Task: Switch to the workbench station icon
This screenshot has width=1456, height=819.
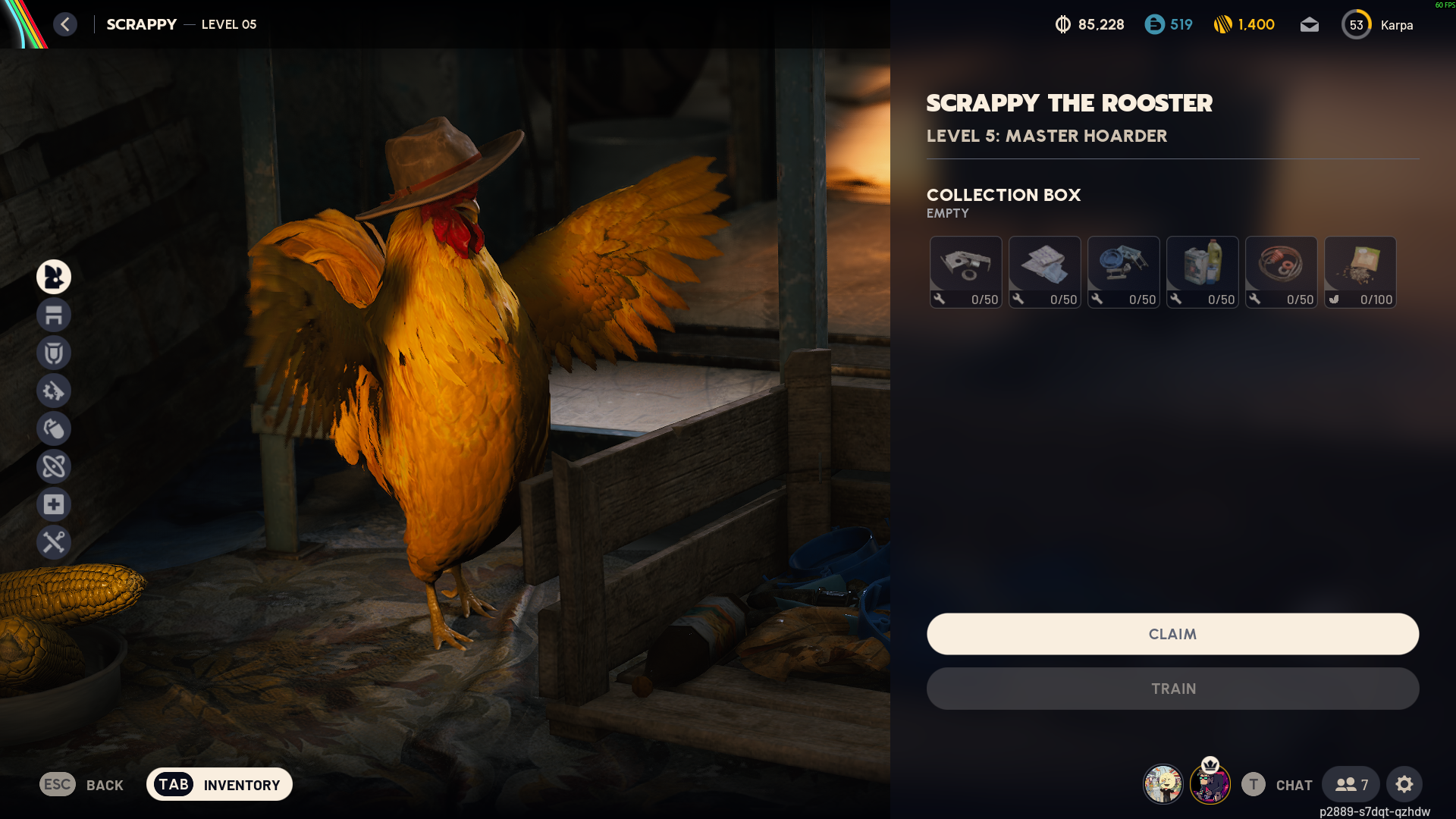Action: [x=54, y=315]
